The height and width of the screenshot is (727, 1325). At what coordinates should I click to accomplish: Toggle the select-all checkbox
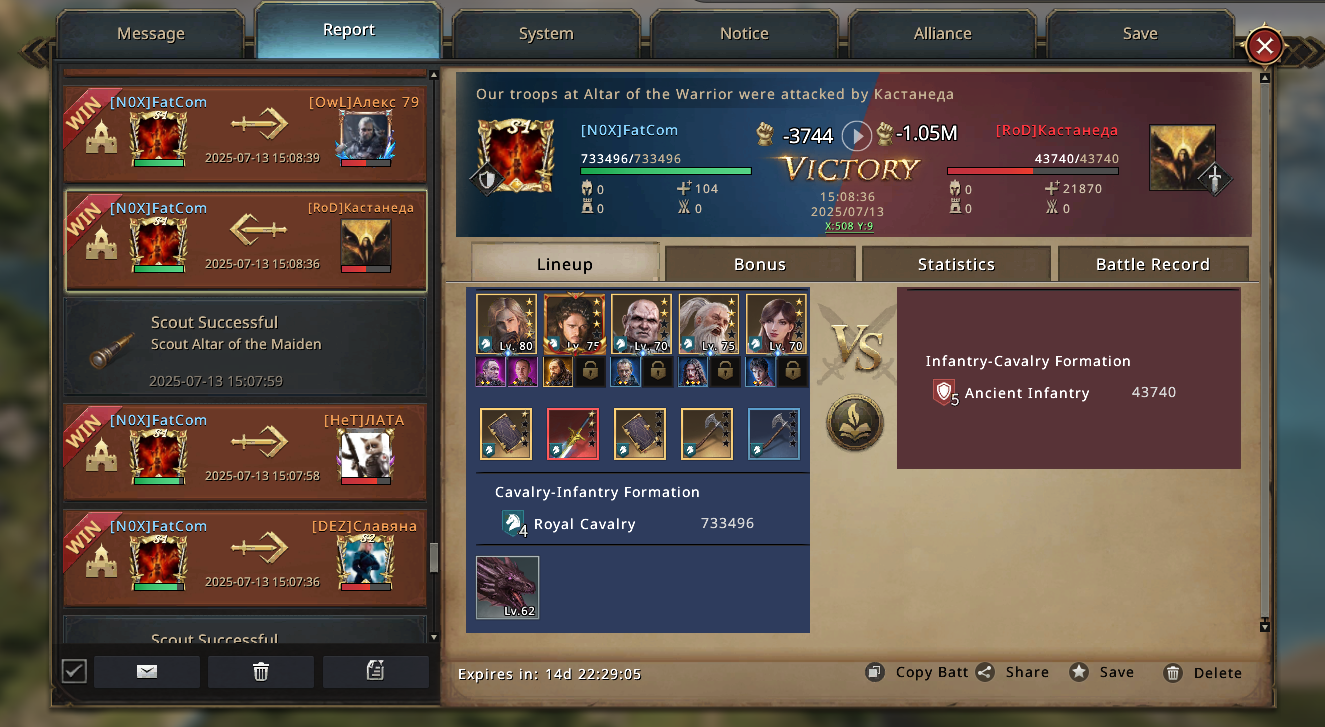coord(74,671)
